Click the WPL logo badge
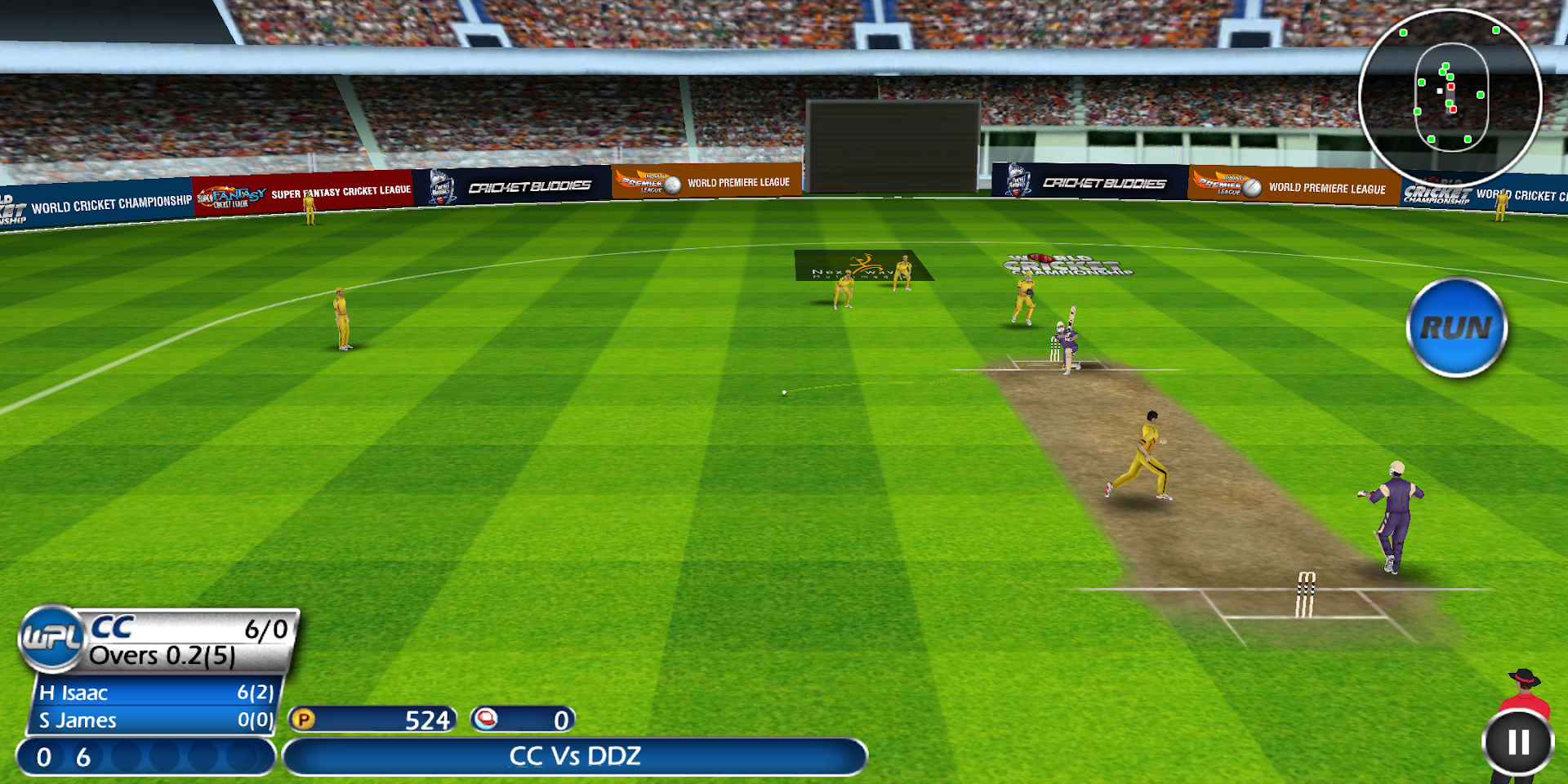 coord(51,639)
